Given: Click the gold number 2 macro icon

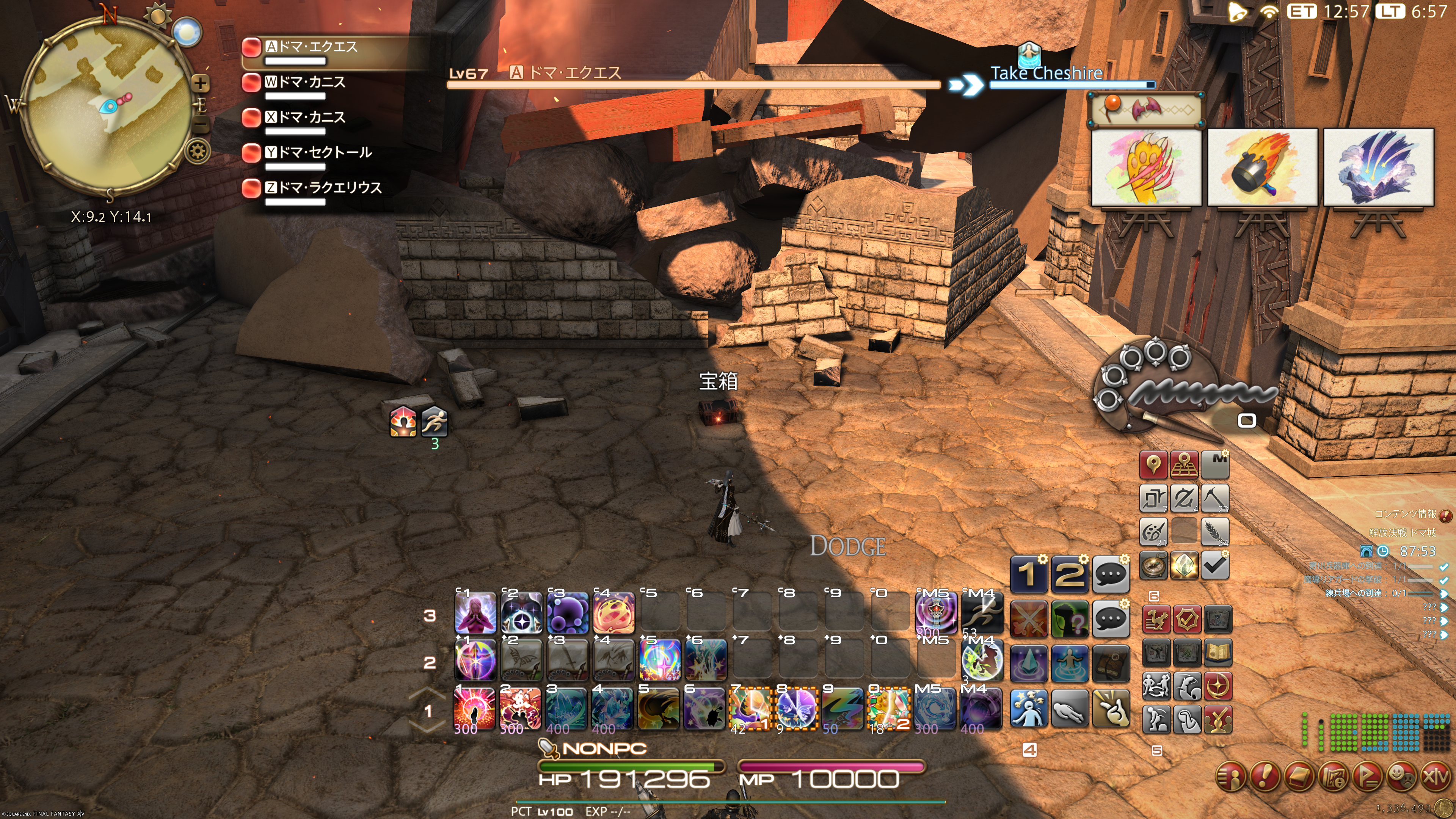Looking at the screenshot, I should click(1069, 574).
